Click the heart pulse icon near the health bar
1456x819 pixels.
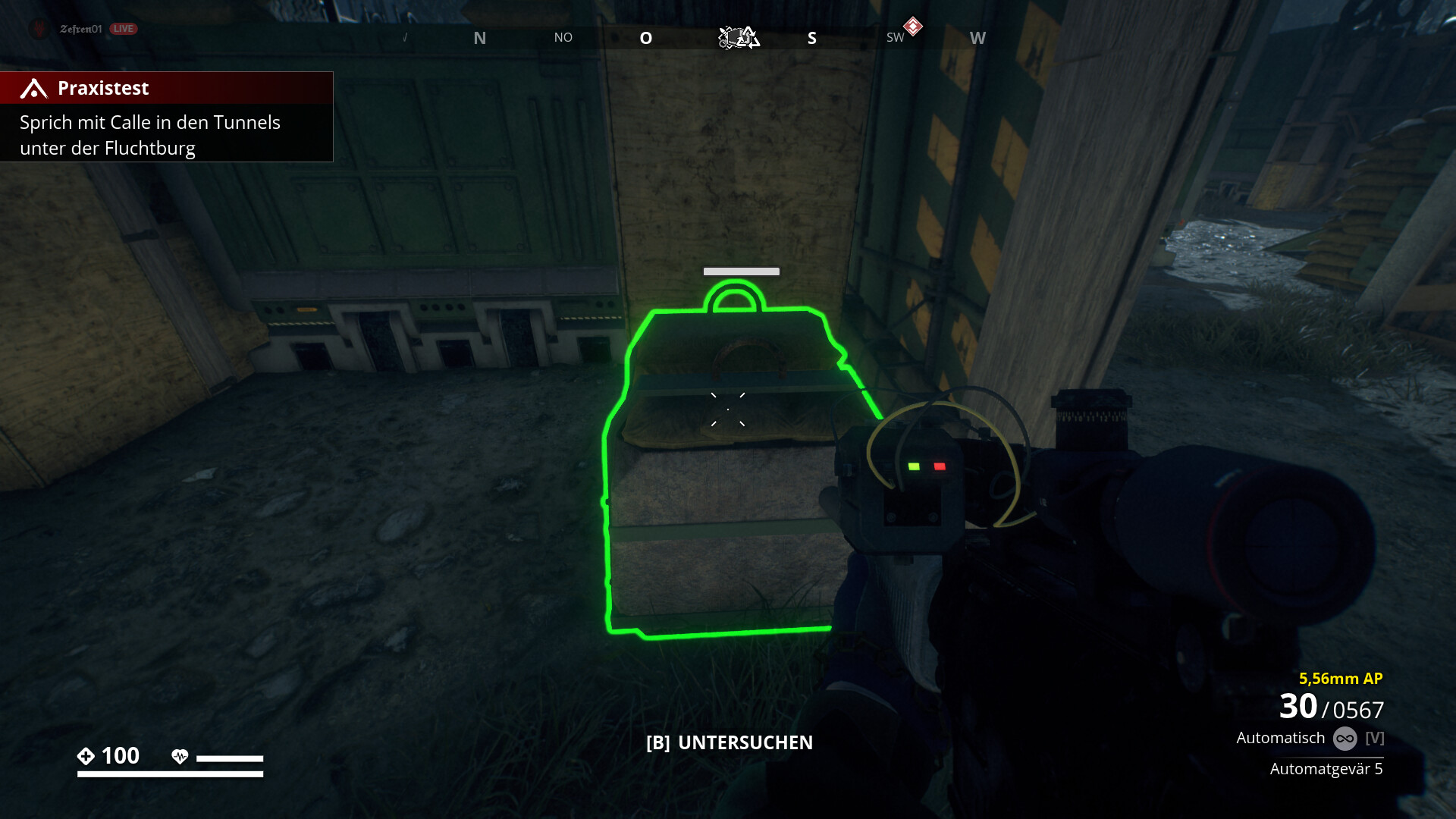click(180, 756)
